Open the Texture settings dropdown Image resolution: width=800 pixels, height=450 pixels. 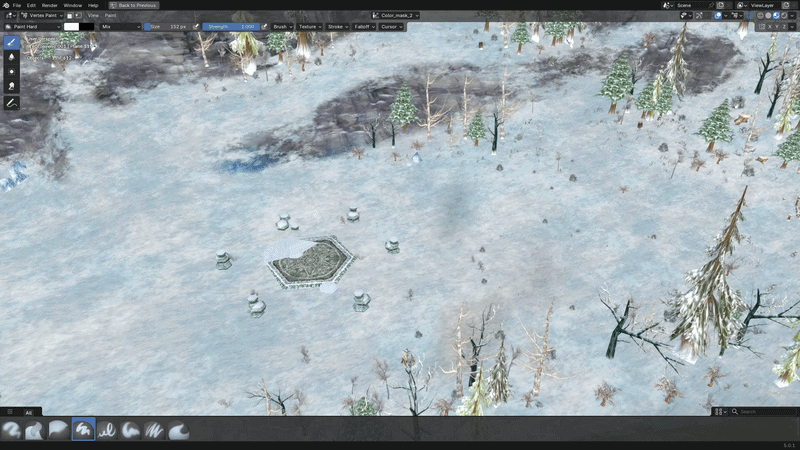(x=310, y=27)
